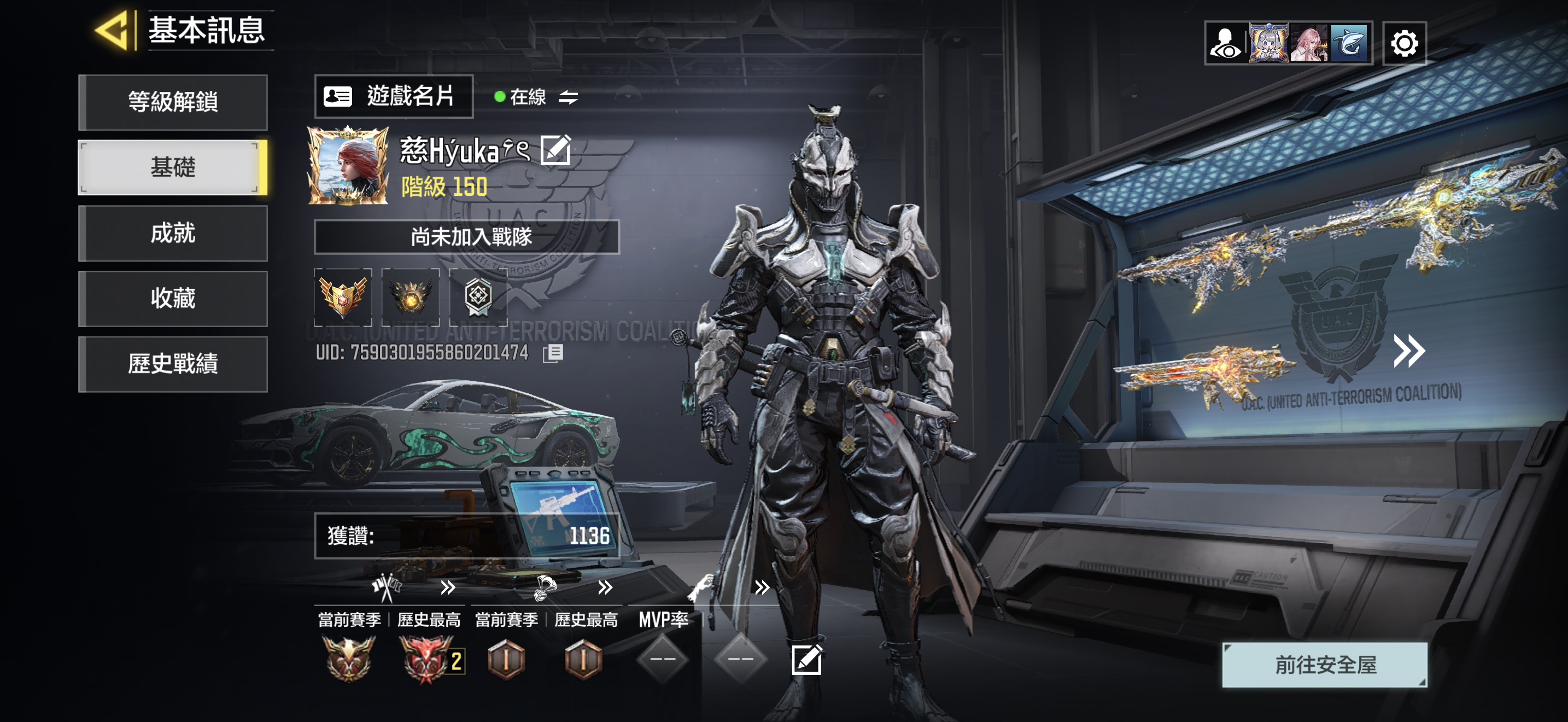Choose the shark avatar thumbnail
The height and width of the screenshot is (722, 1568).
pyautogui.click(x=1349, y=43)
